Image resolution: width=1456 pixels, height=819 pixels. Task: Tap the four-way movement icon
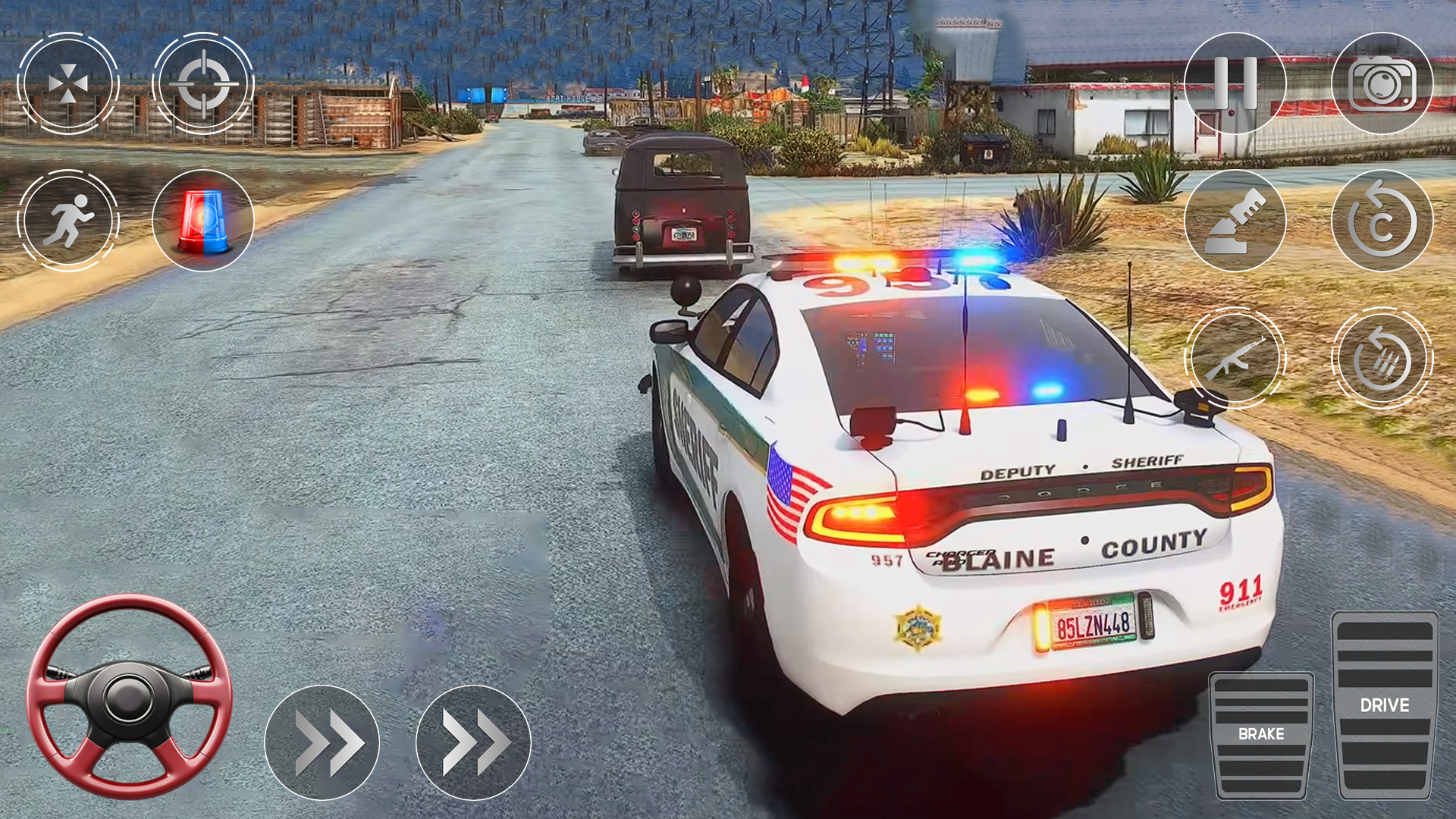pyautogui.click(x=70, y=83)
